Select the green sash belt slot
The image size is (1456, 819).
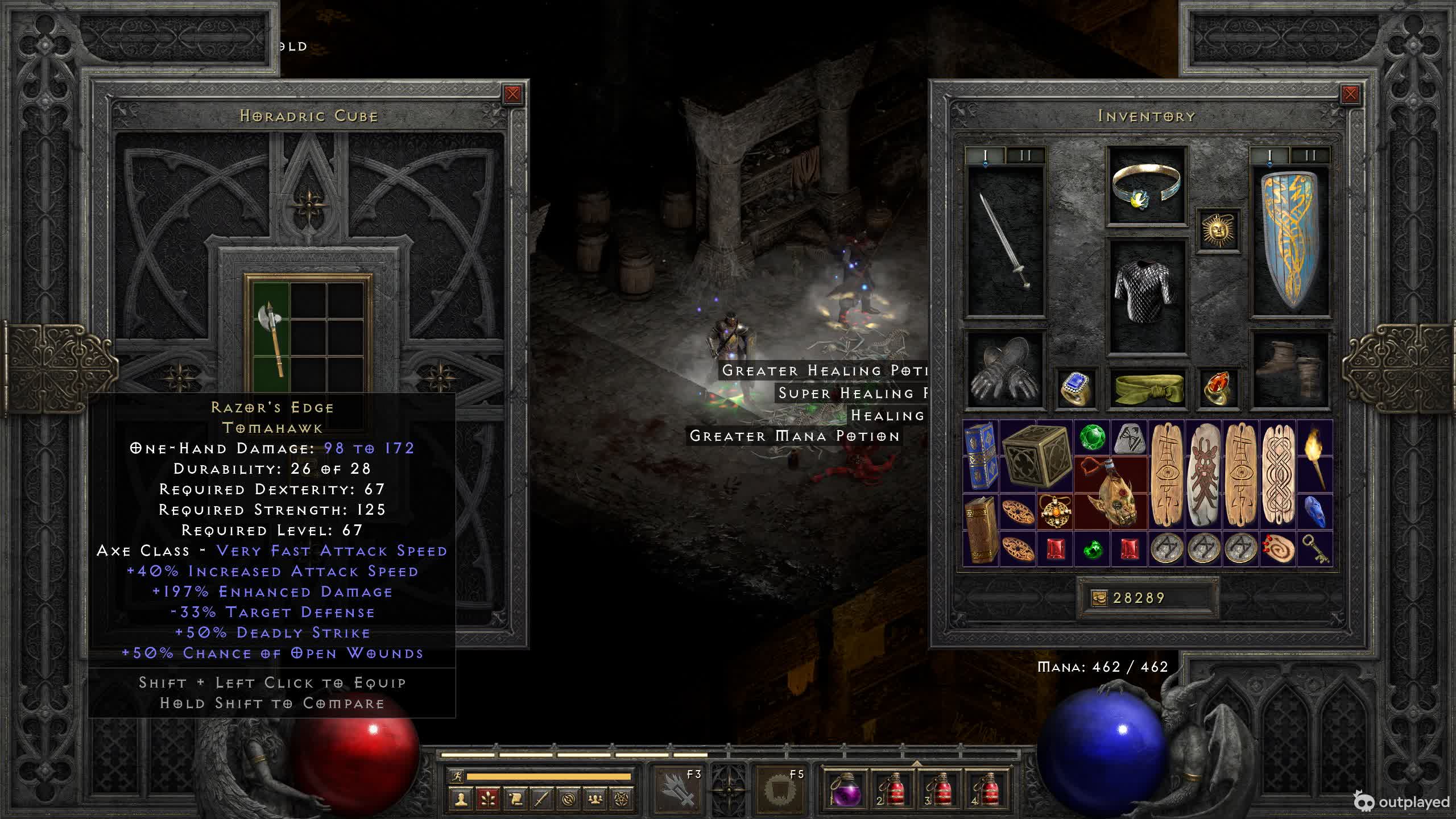click(1146, 388)
